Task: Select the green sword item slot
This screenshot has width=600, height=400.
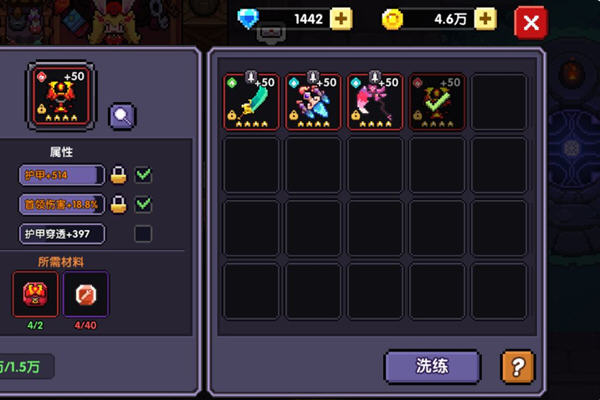Action: pos(251,101)
